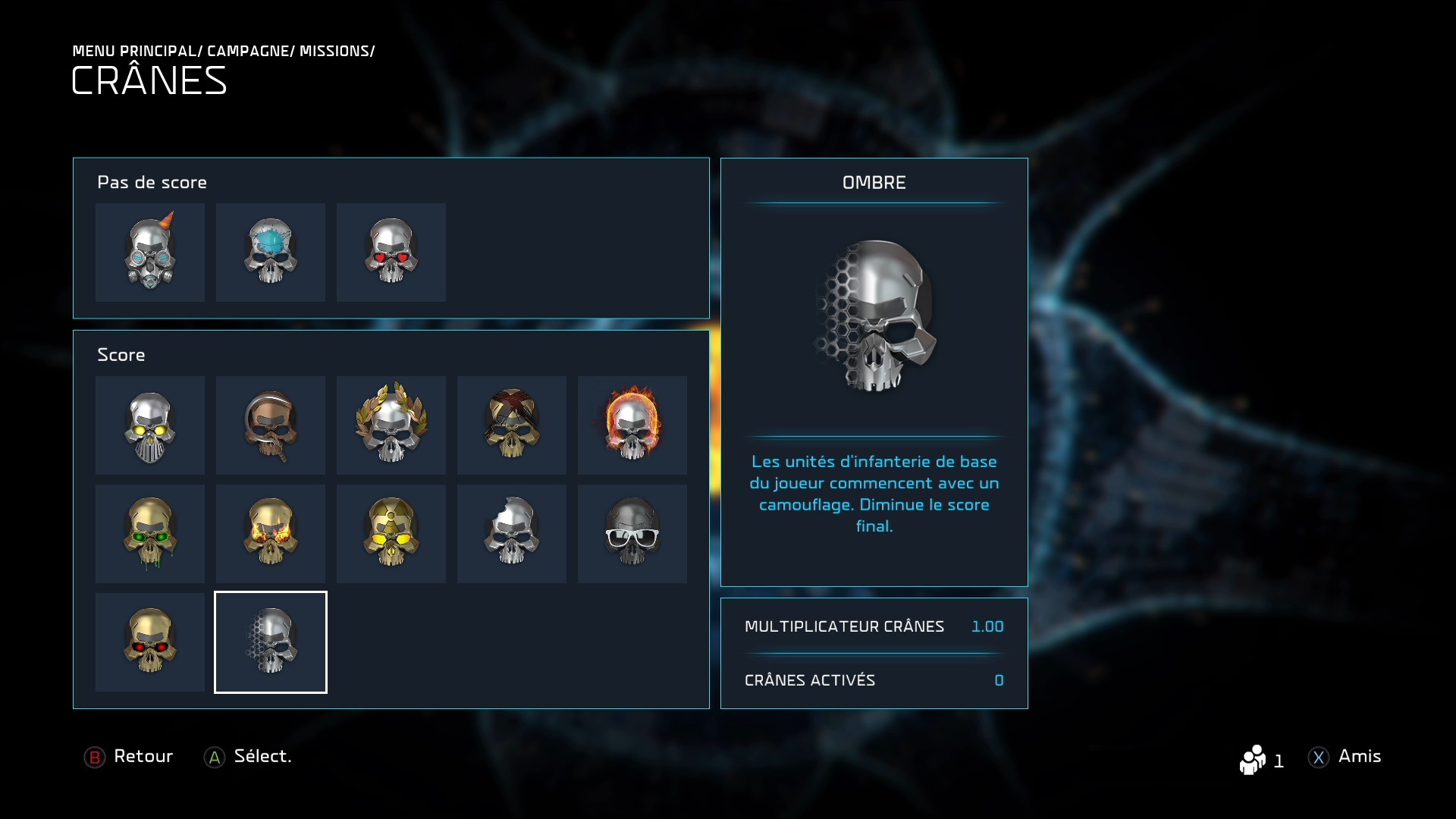
Task: Choose the skull with blue cracked brain
Action: (271, 253)
